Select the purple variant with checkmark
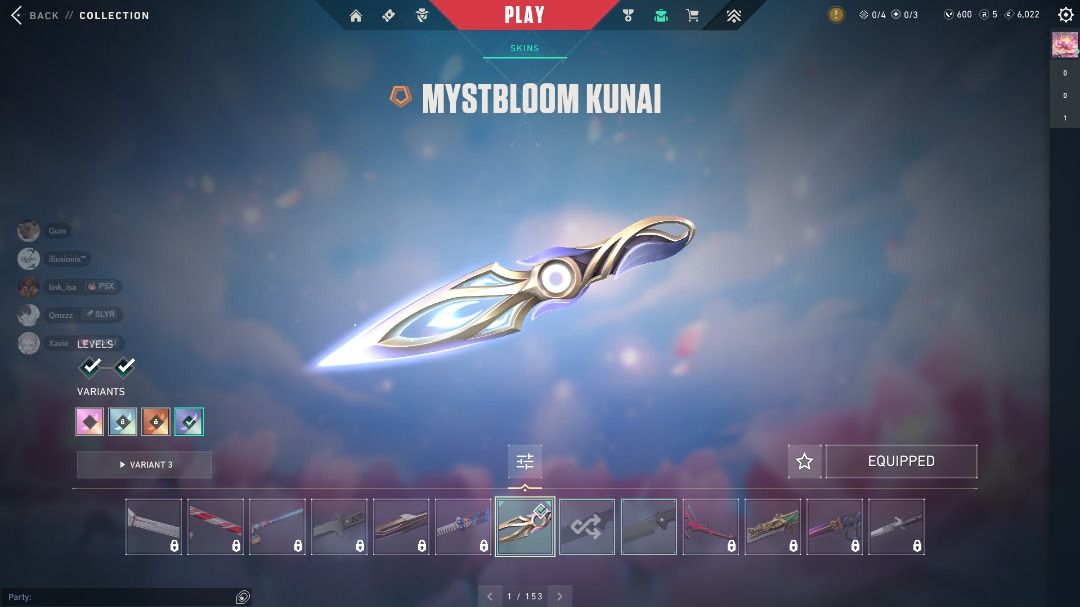This screenshot has height=607, width=1080. (x=188, y=422)
